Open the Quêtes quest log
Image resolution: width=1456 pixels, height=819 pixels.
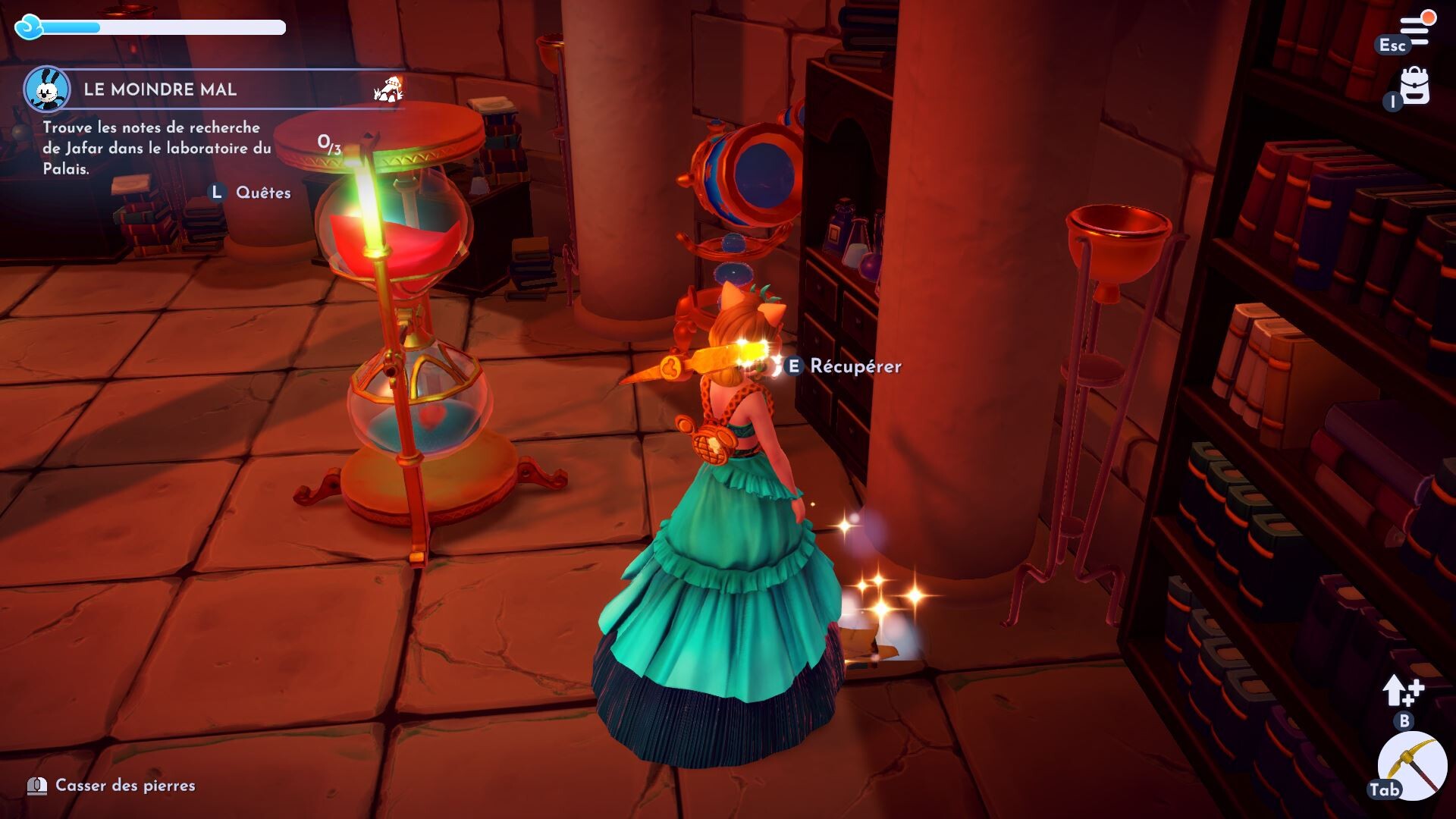click(x=262, y=193)
